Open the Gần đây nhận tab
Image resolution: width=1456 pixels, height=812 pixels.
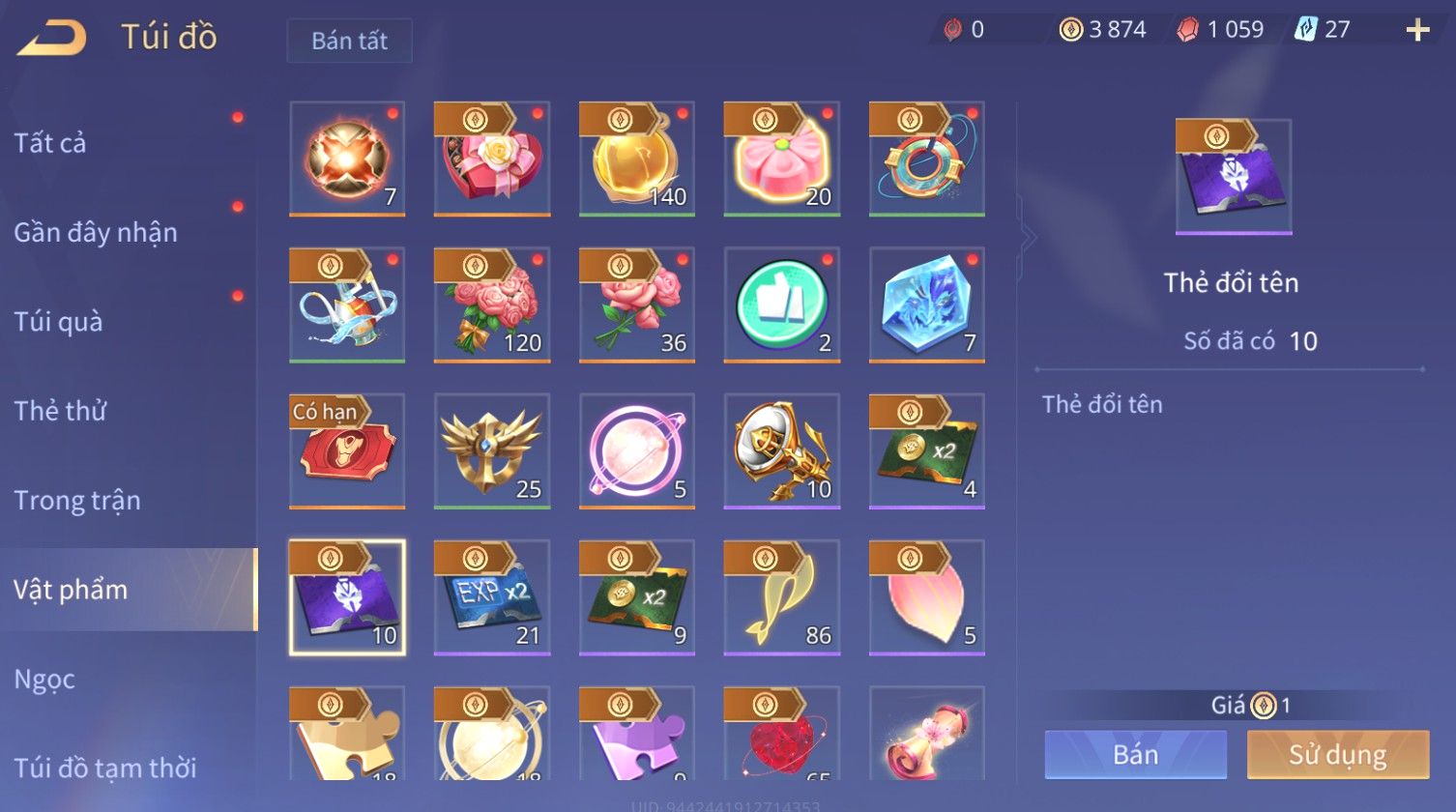(96, 233)
